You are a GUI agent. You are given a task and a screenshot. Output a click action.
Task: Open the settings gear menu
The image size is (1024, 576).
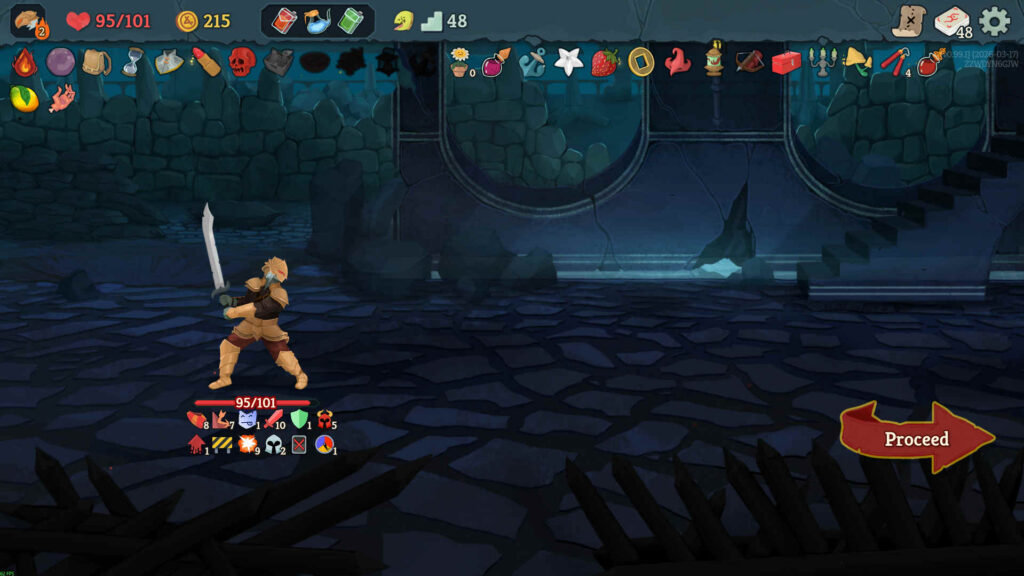pyautogui.click(x=994, y=20)
